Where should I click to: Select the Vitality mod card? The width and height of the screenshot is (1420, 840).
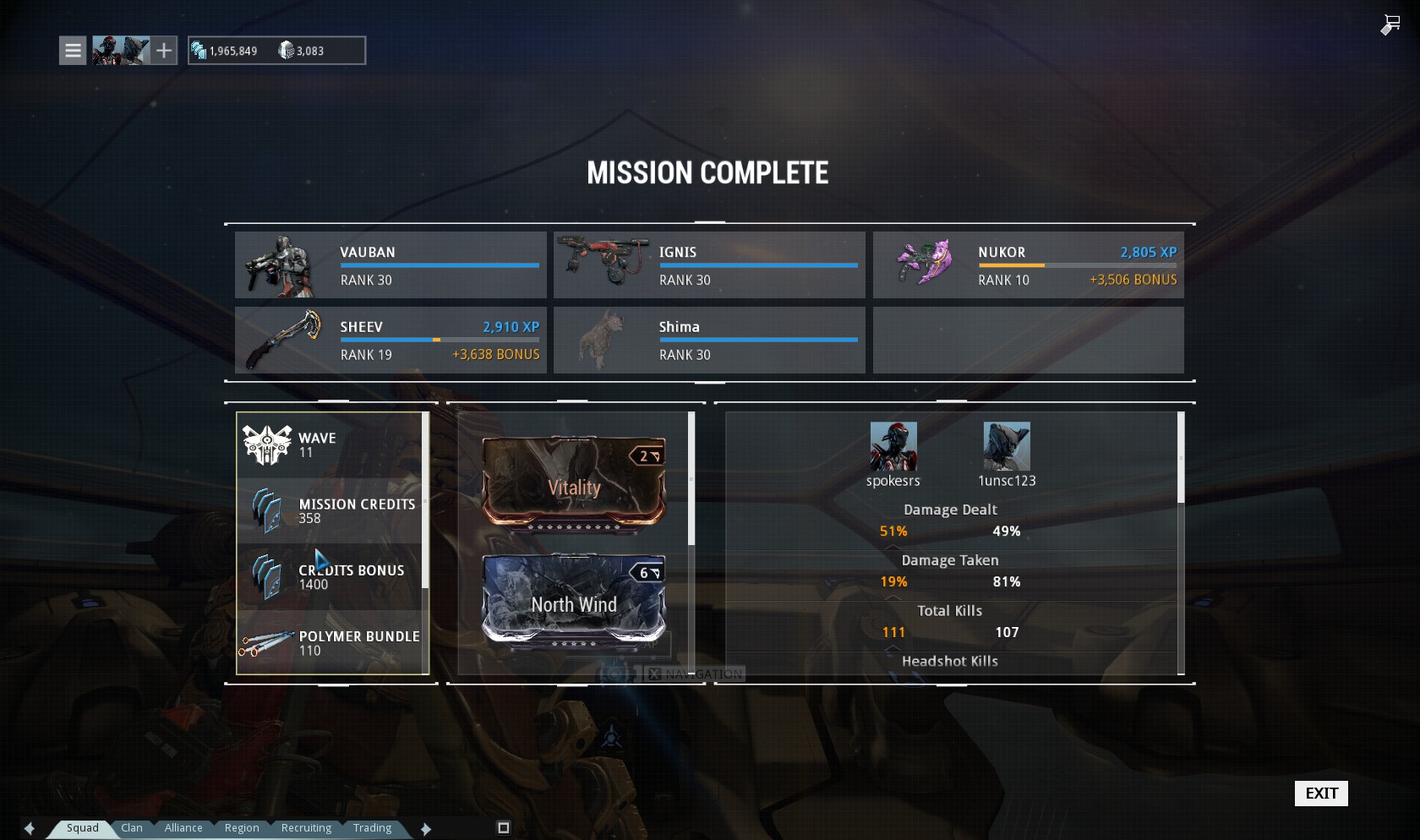coord(574,485)
